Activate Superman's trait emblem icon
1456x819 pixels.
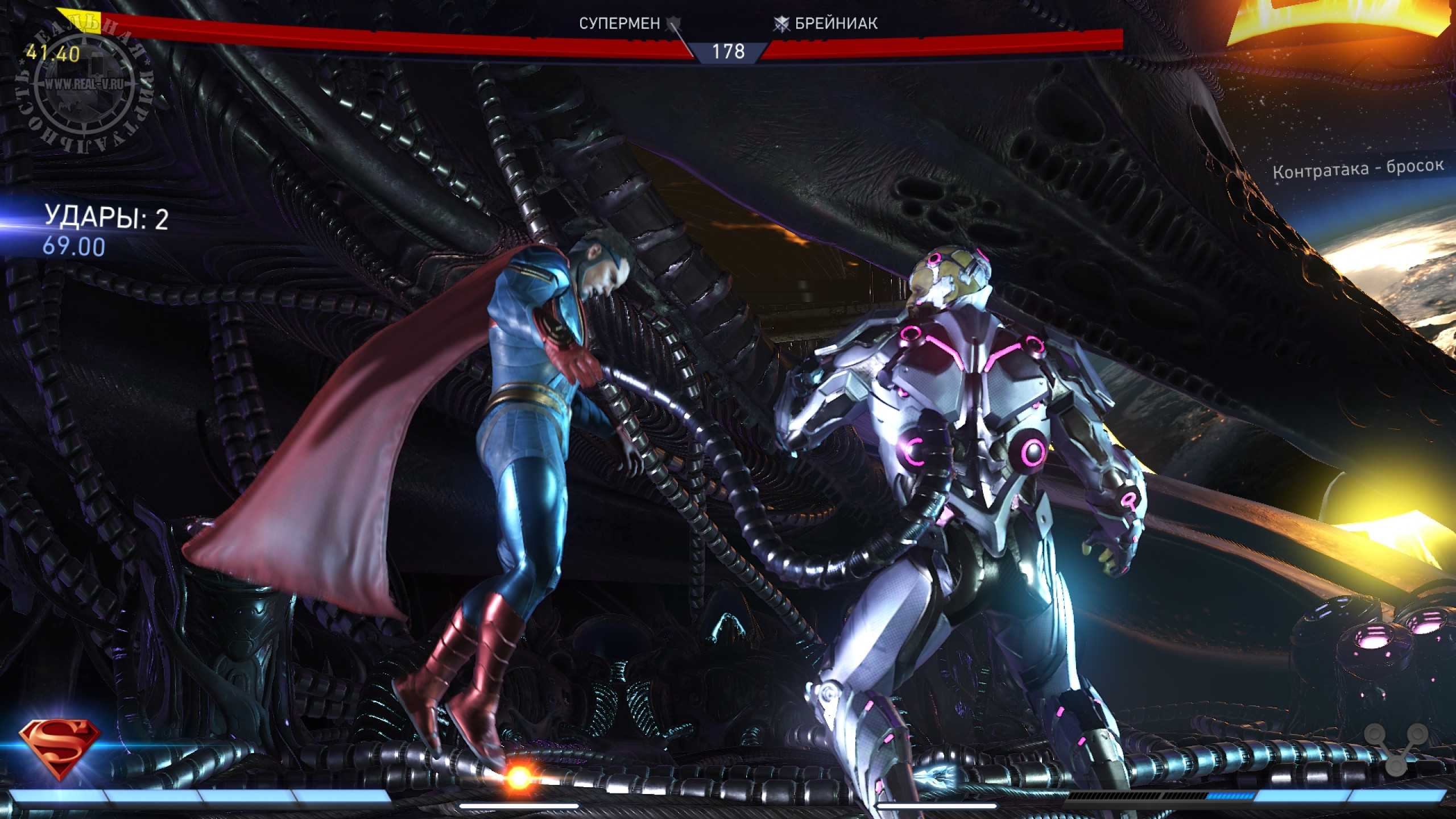pos(60,750)
